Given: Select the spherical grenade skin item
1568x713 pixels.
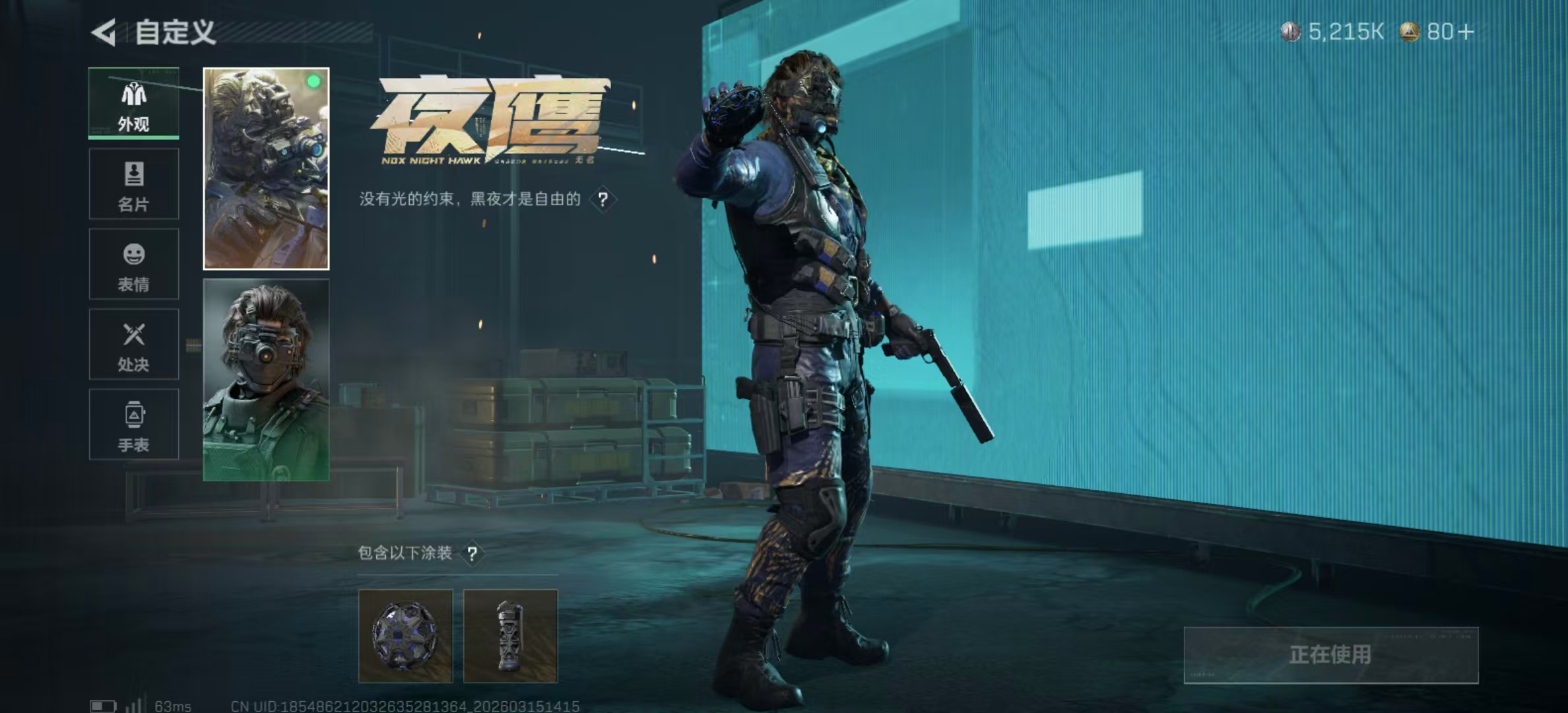Looking at the screenshot, I should pyautogui.click(x=405, y=636).
